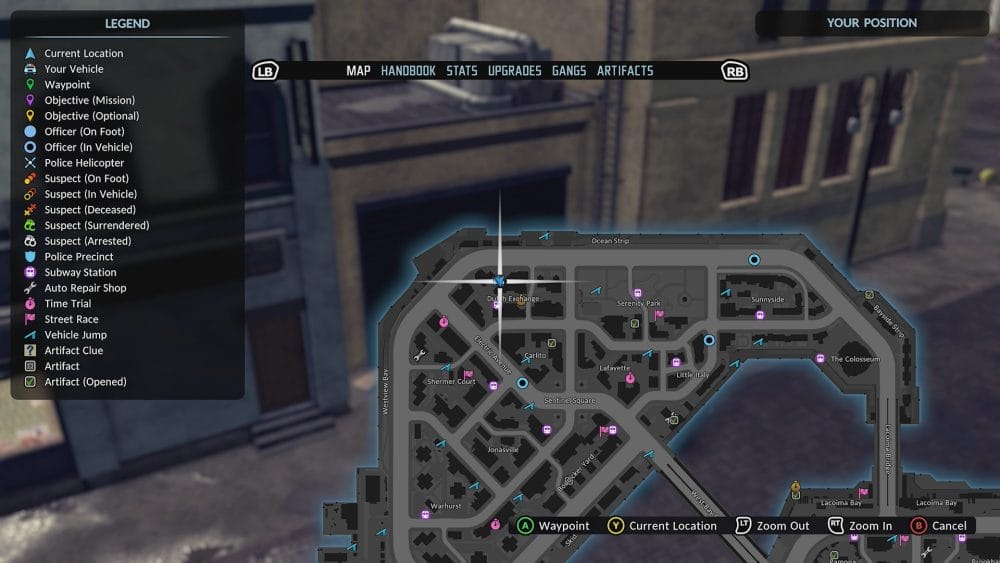This screenshot has width=1000, height=563.
Task: Click the street race flag by Serenity Park
Action: click(659, 314)
